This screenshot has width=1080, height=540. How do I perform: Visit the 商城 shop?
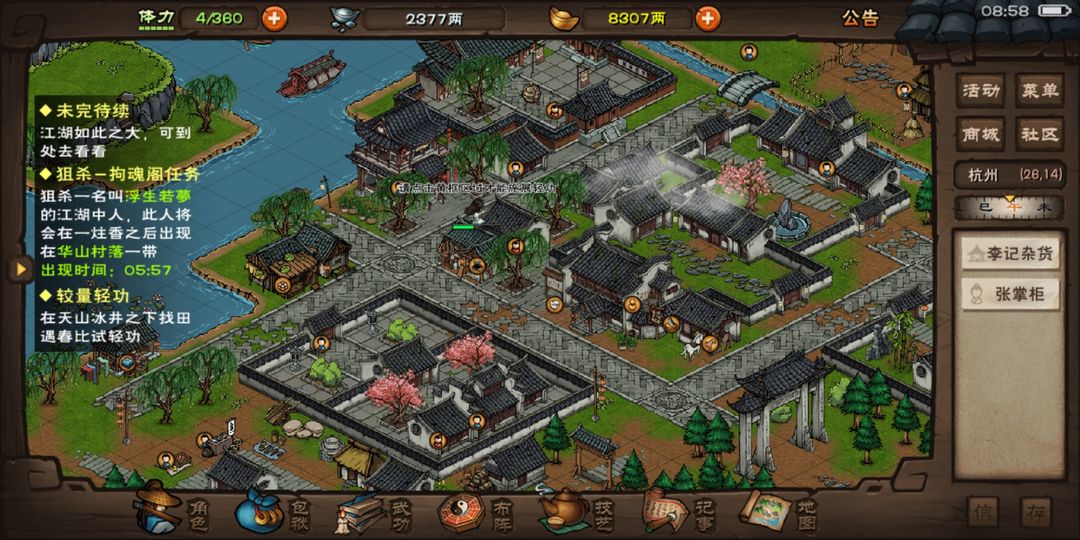pyautogui.click(x=981, y=134)
